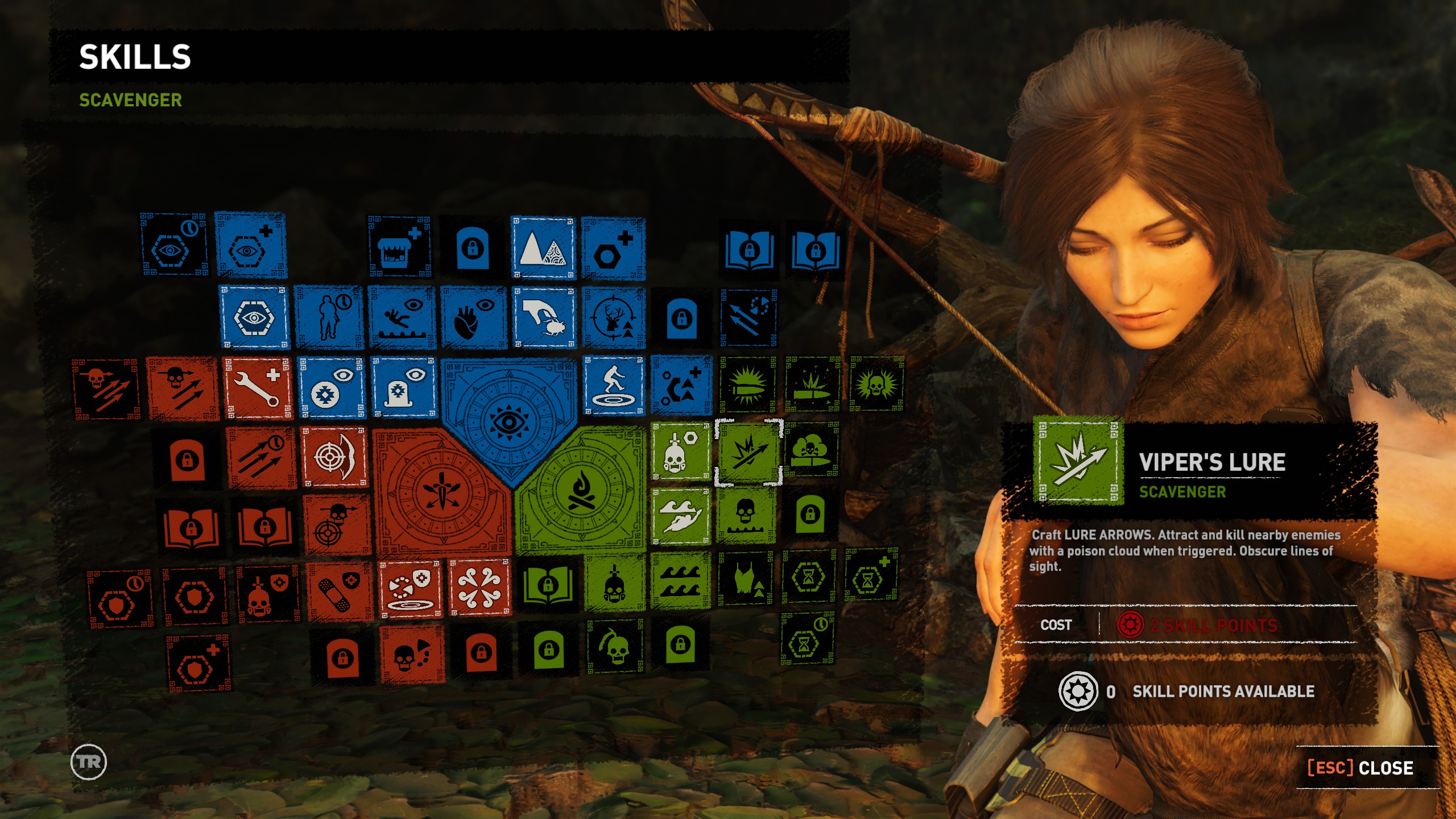
Task: Choose the green wind gust feather skill
Action: (681, 516)
